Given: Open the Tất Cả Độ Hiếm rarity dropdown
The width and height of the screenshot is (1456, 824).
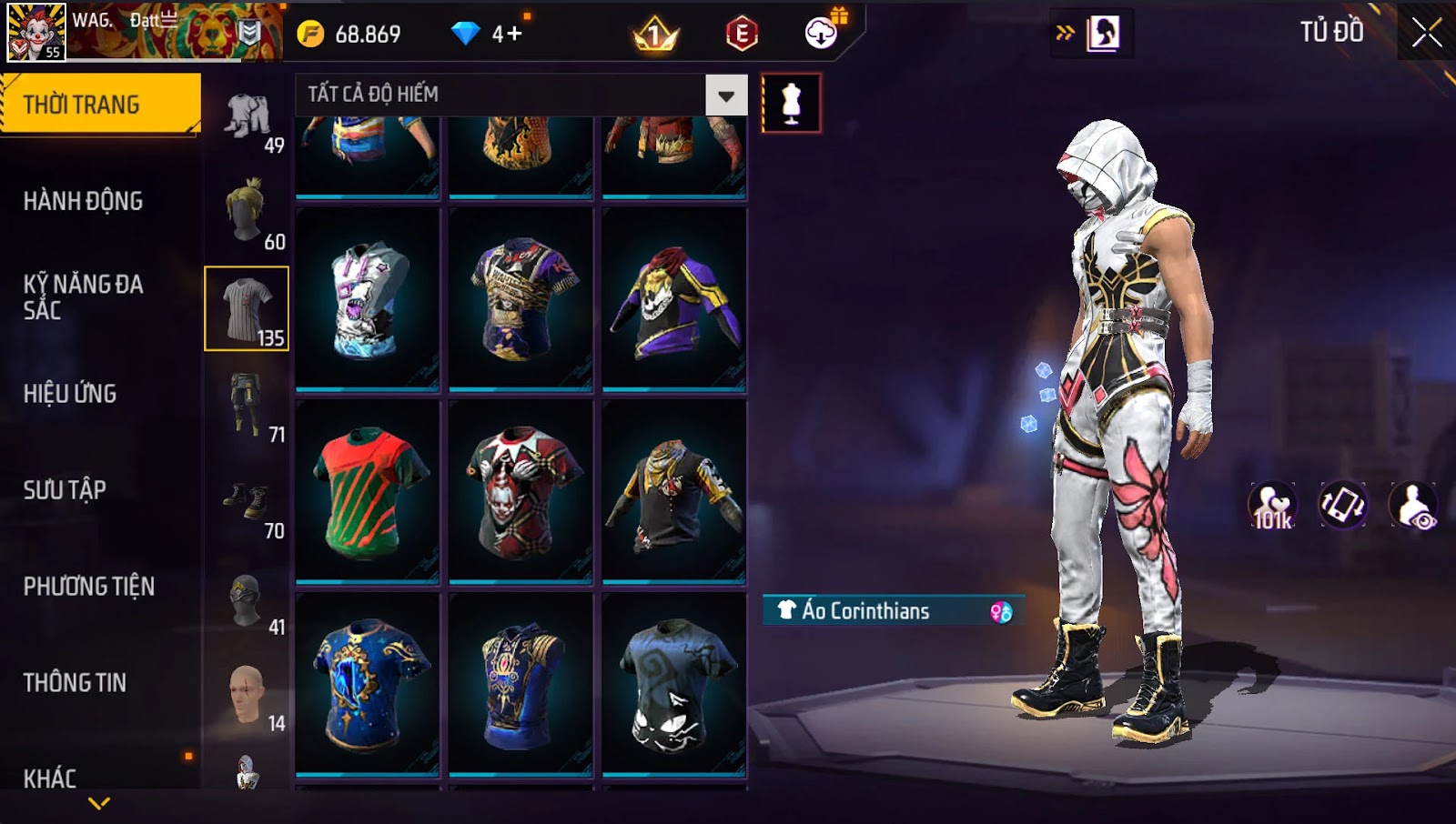Looking at the screenshot, I should [725, 95].
